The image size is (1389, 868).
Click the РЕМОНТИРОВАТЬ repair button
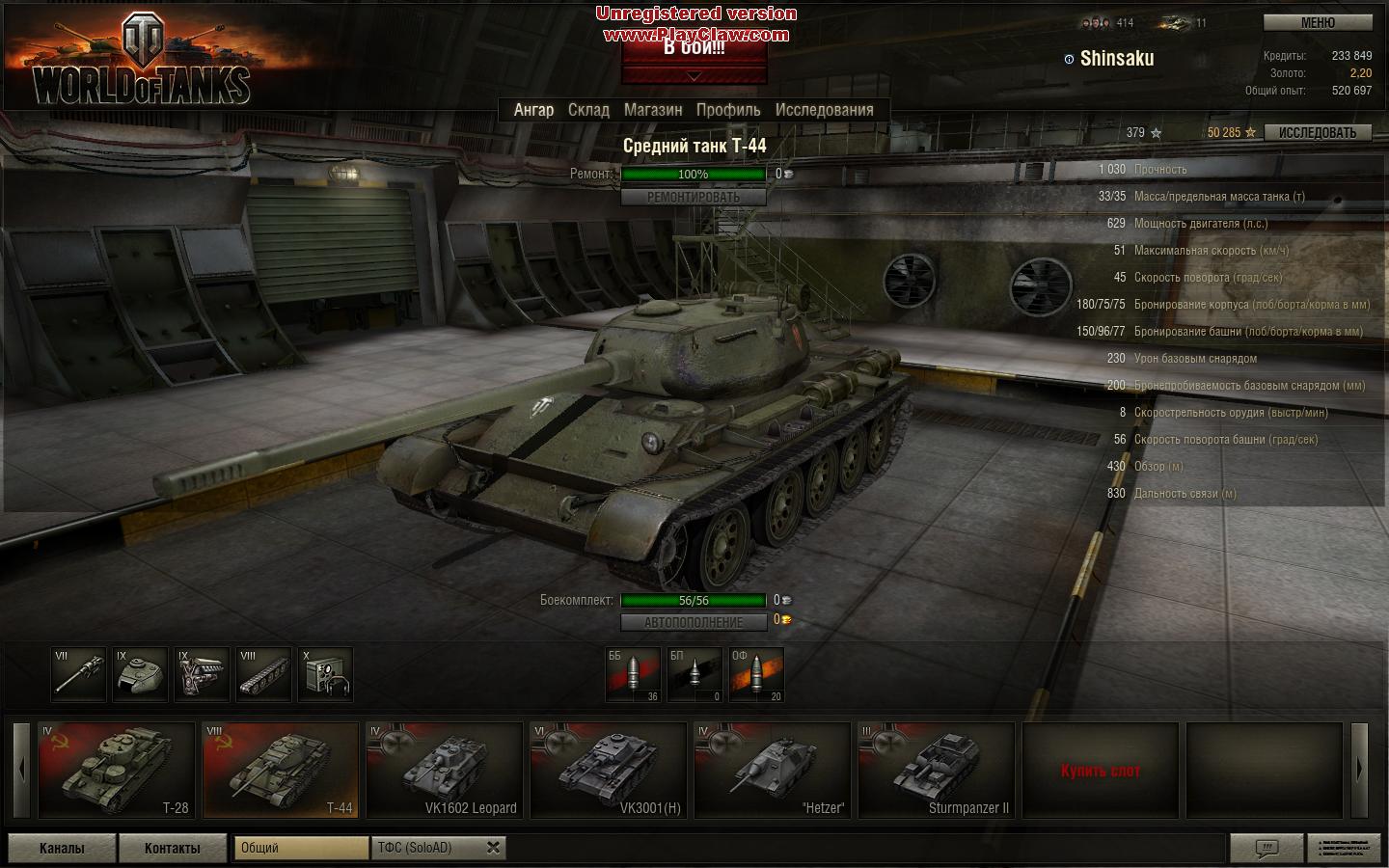click(694, 197)
